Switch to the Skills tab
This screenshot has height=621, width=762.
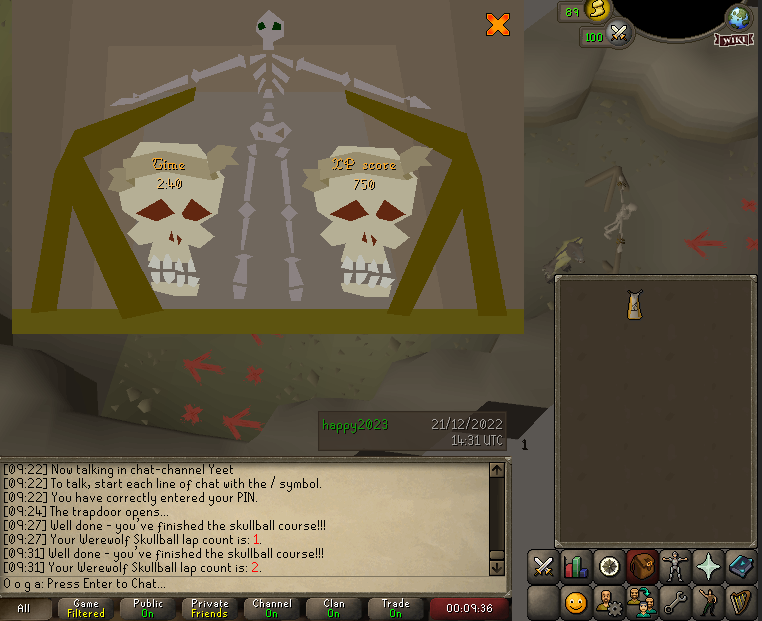576,567
